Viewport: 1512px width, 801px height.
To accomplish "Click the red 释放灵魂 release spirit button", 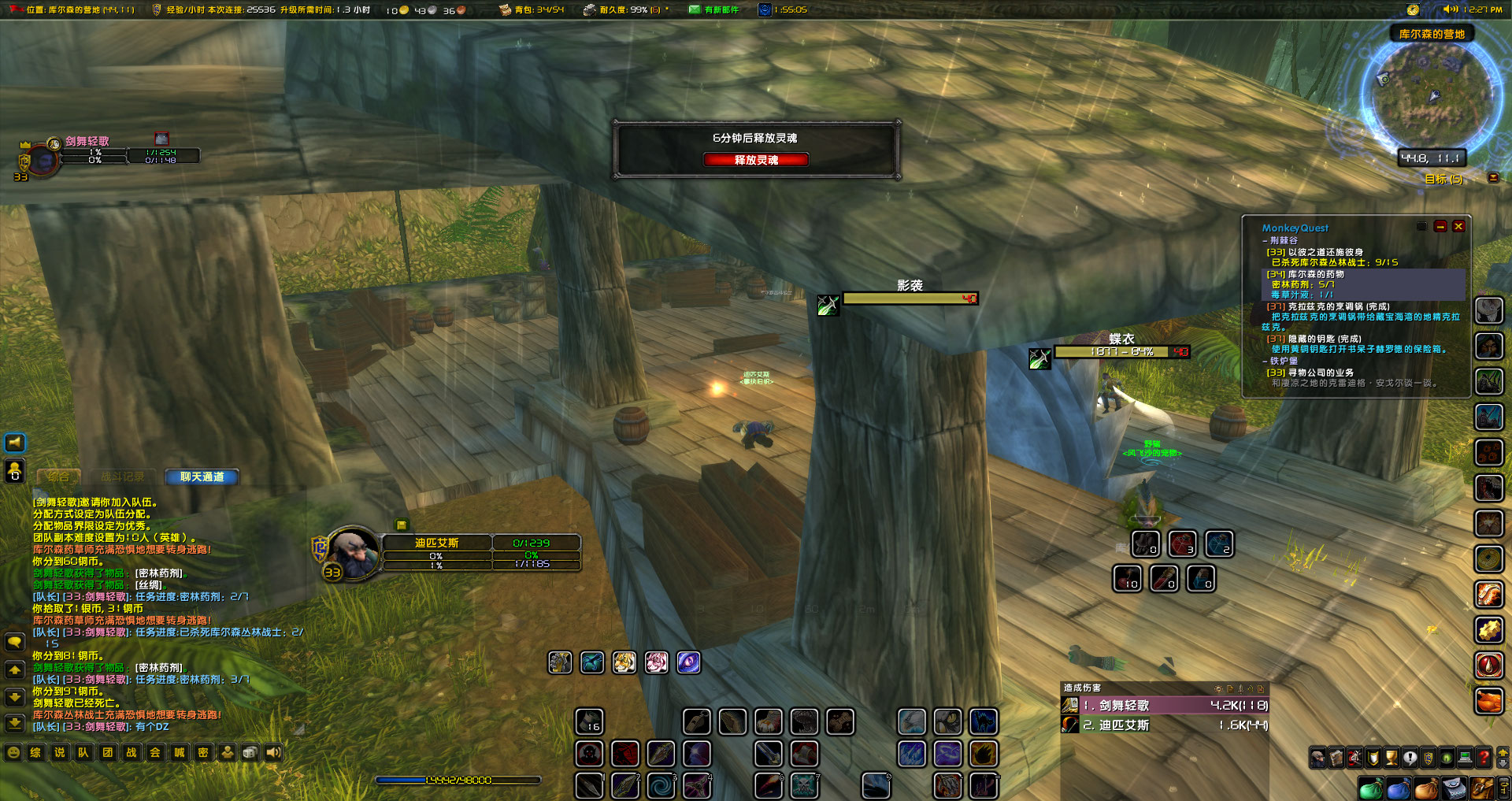I will pos(755,160).
